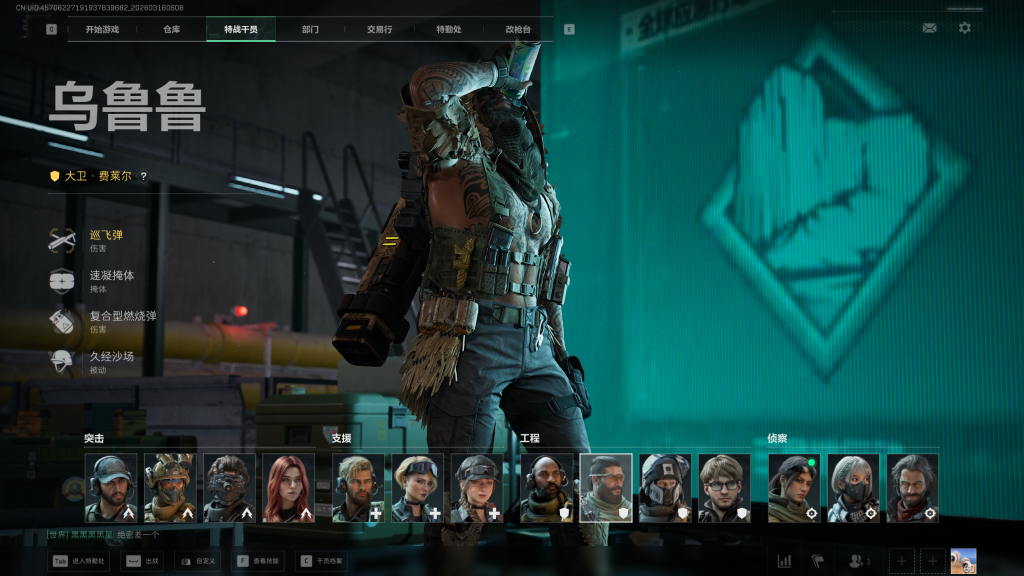The height and width of the screenshot is (576, 1024).
Task: Click the 自定义 customize button
Action: click(198, 561)
